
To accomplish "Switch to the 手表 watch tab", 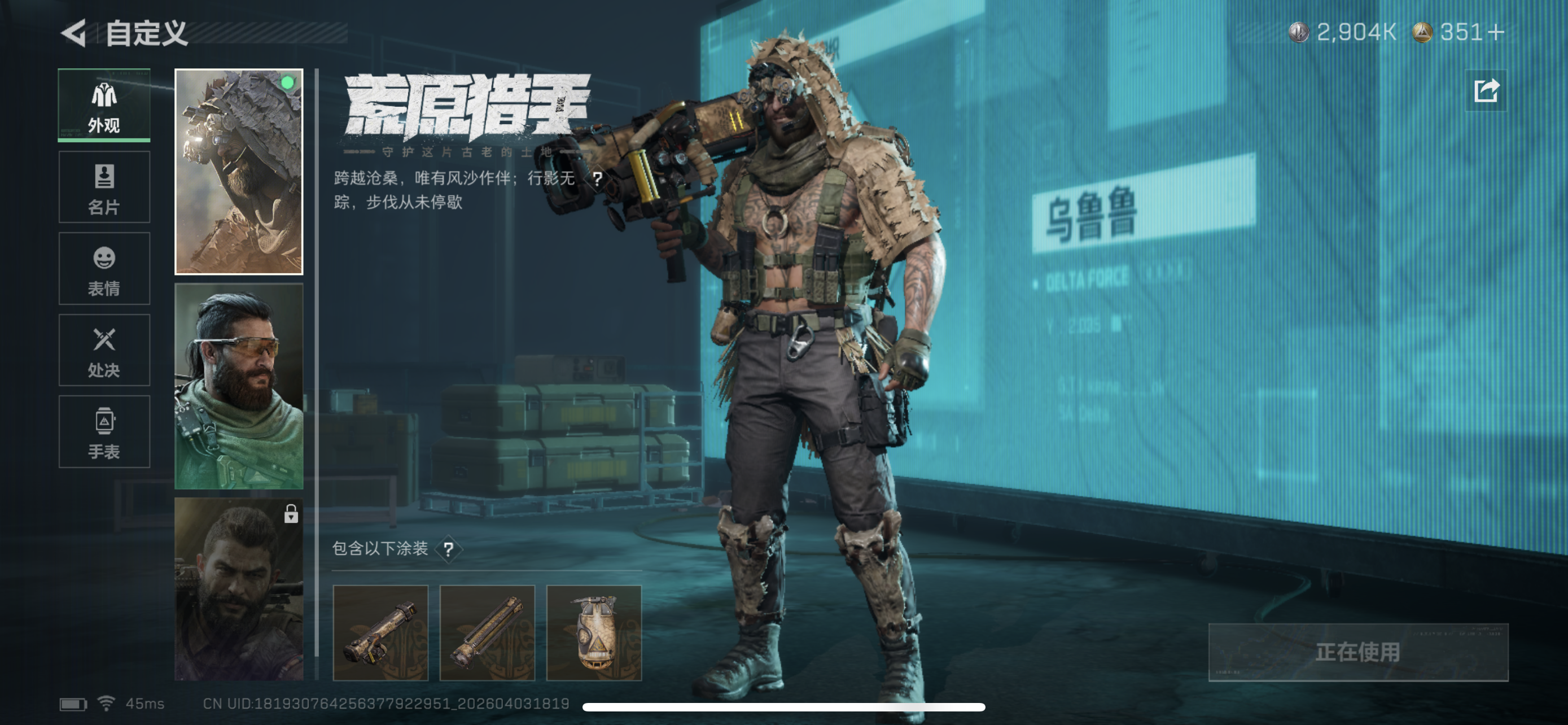I will point(104,432).
